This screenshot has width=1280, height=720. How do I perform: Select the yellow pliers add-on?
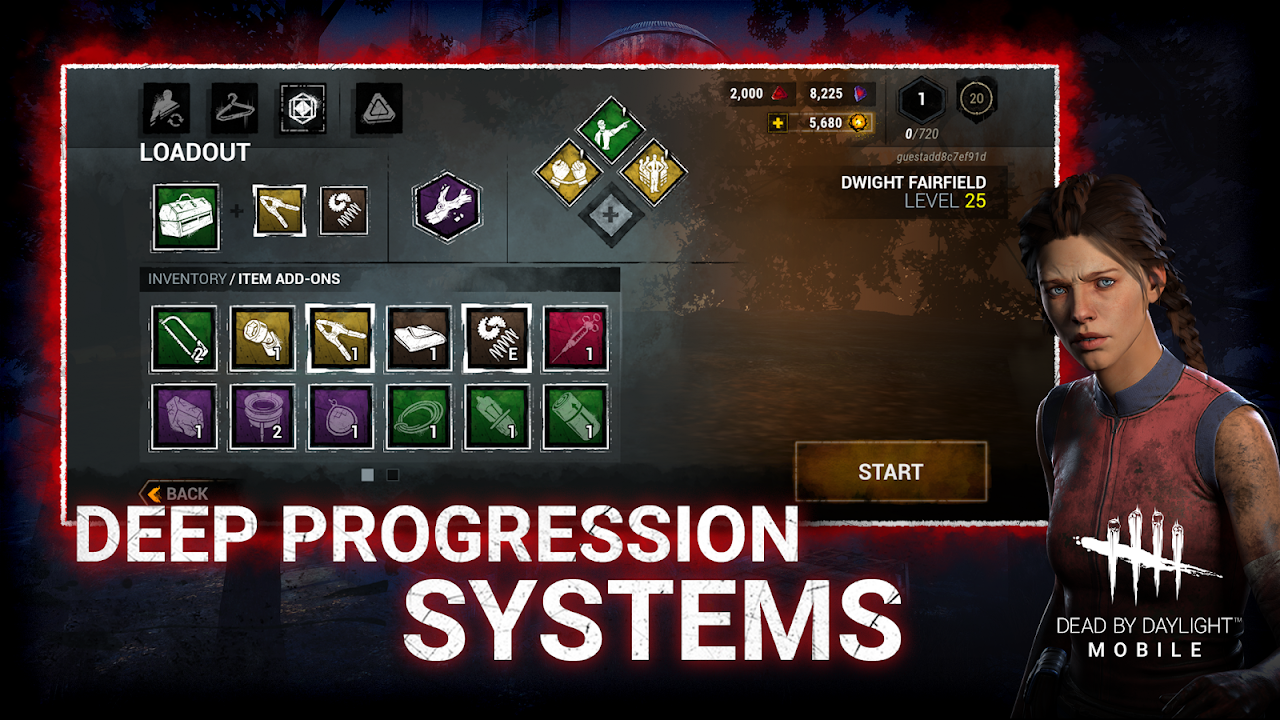pyautogui.click(x=278, y=209)
